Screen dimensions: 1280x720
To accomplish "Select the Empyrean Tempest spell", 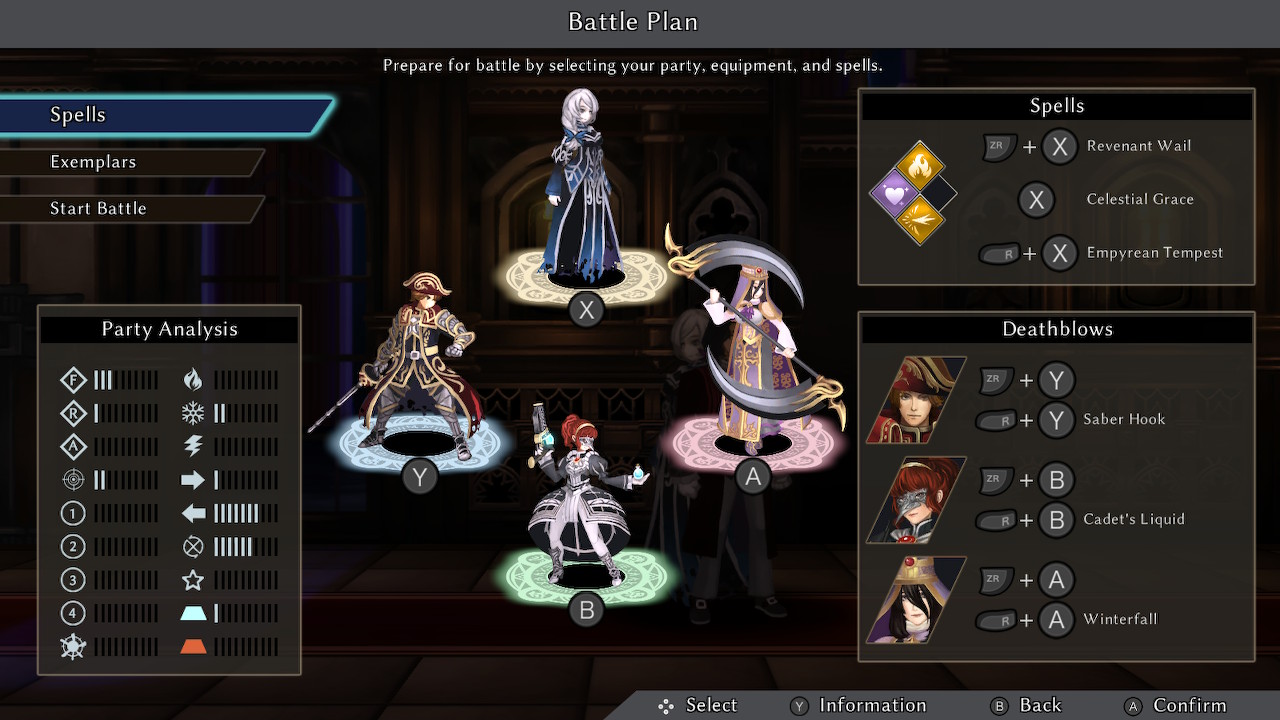I will (1154, 253).
